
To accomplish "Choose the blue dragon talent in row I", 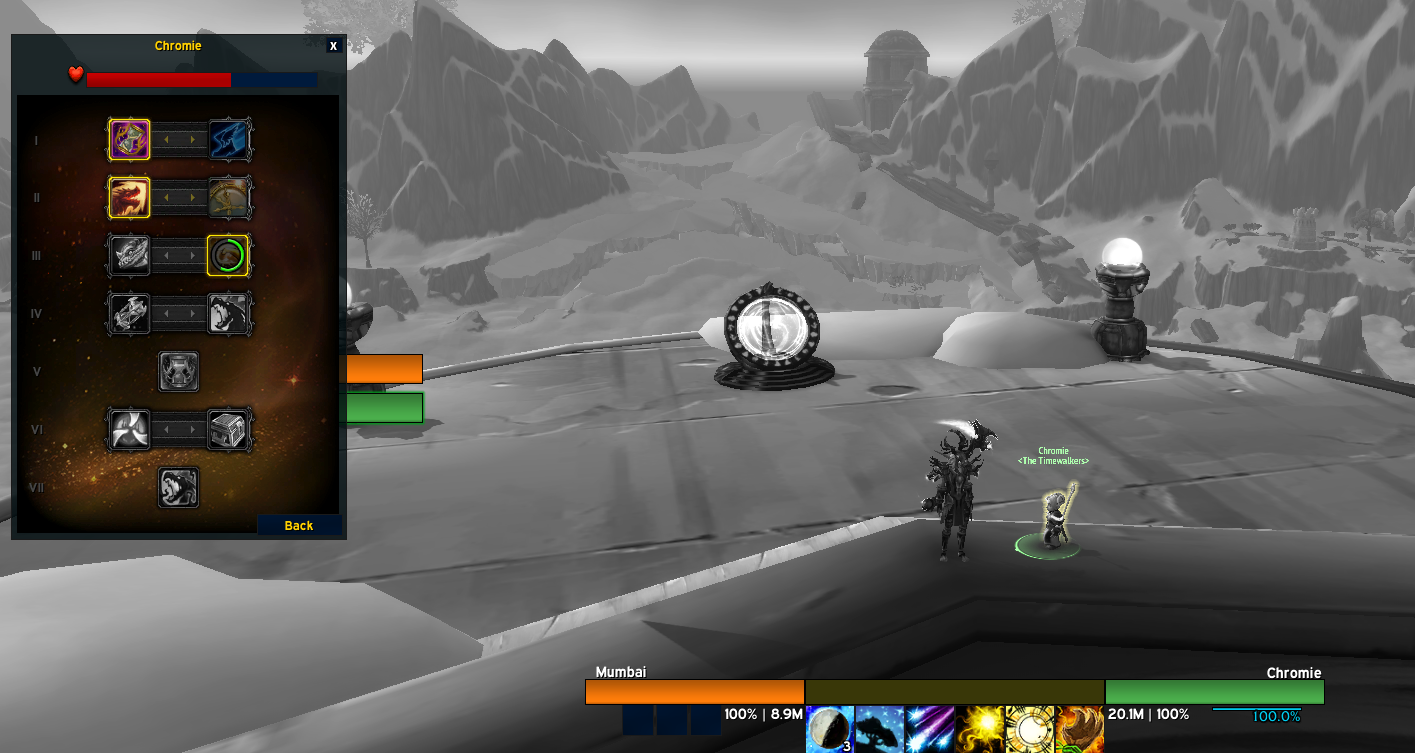I will coord(229,140).
